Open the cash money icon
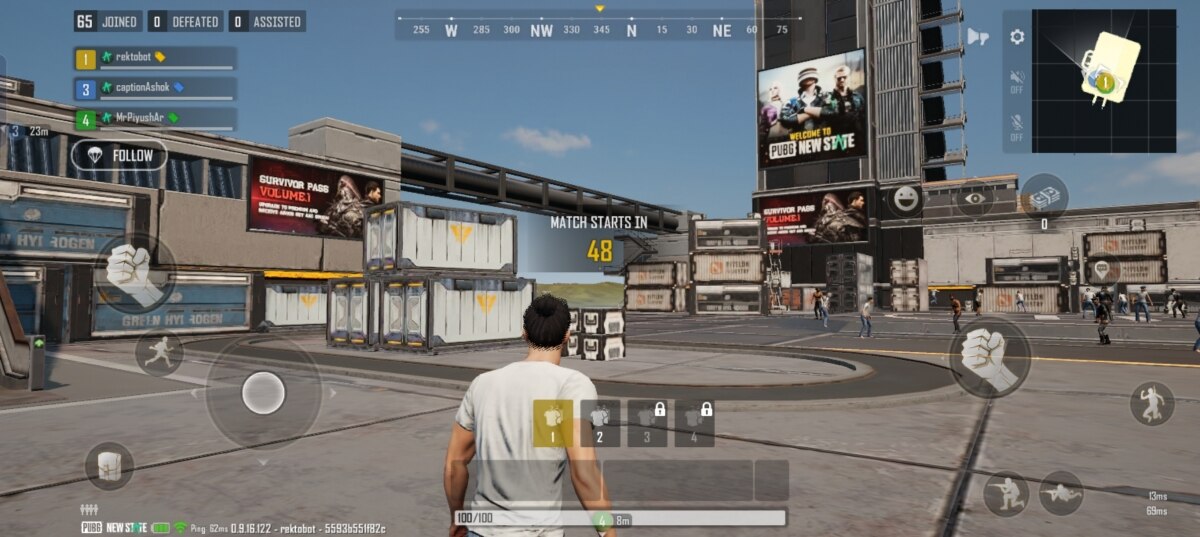Image resolution: width=1200 pixels, height=537 pixels. click(x=1045, y=198)
